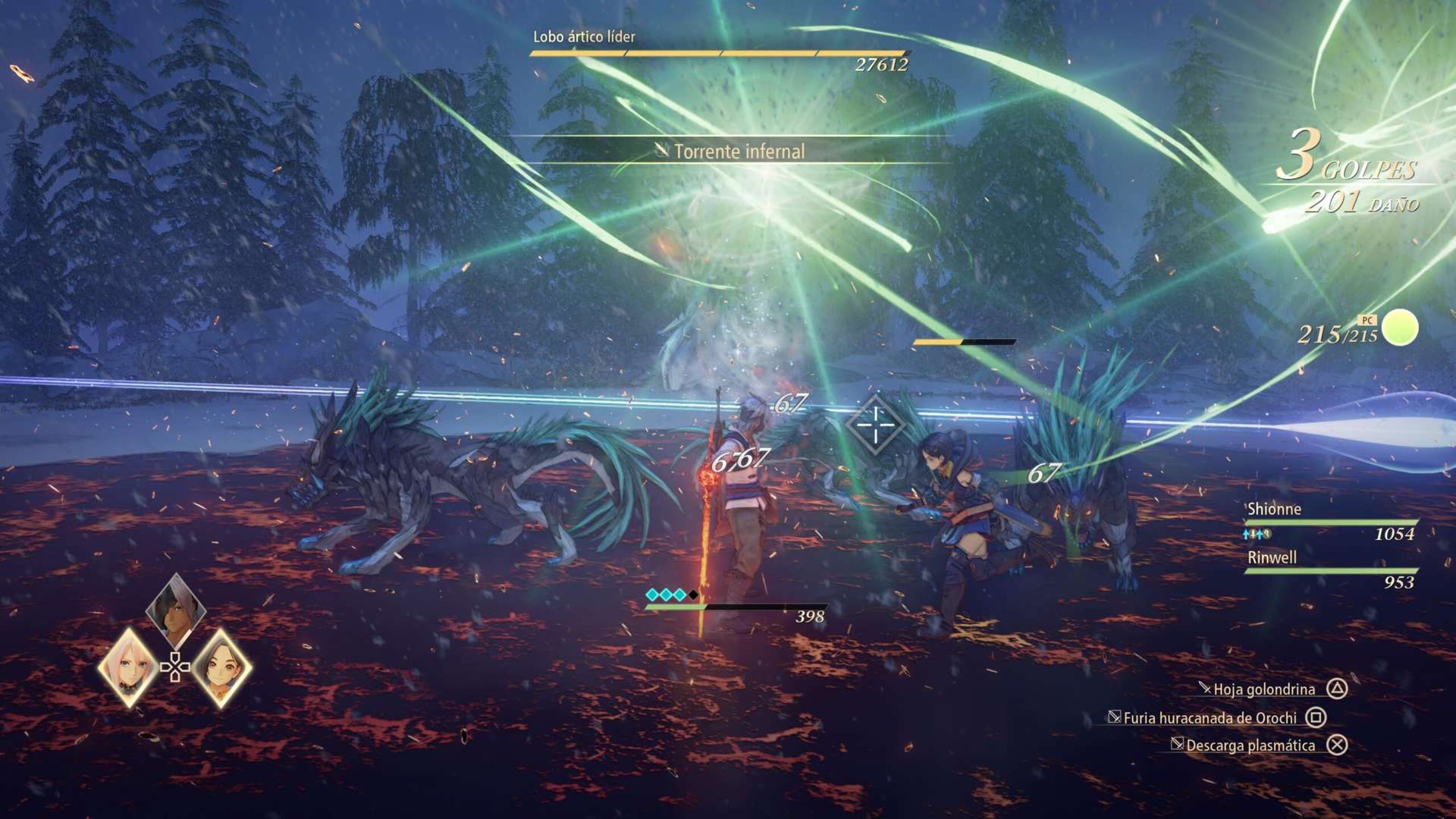The height and width of the screenshot is (819, 1456).
Task: Choose the gray-haired dark-skinned ally portrait
Action: point(176,609)
